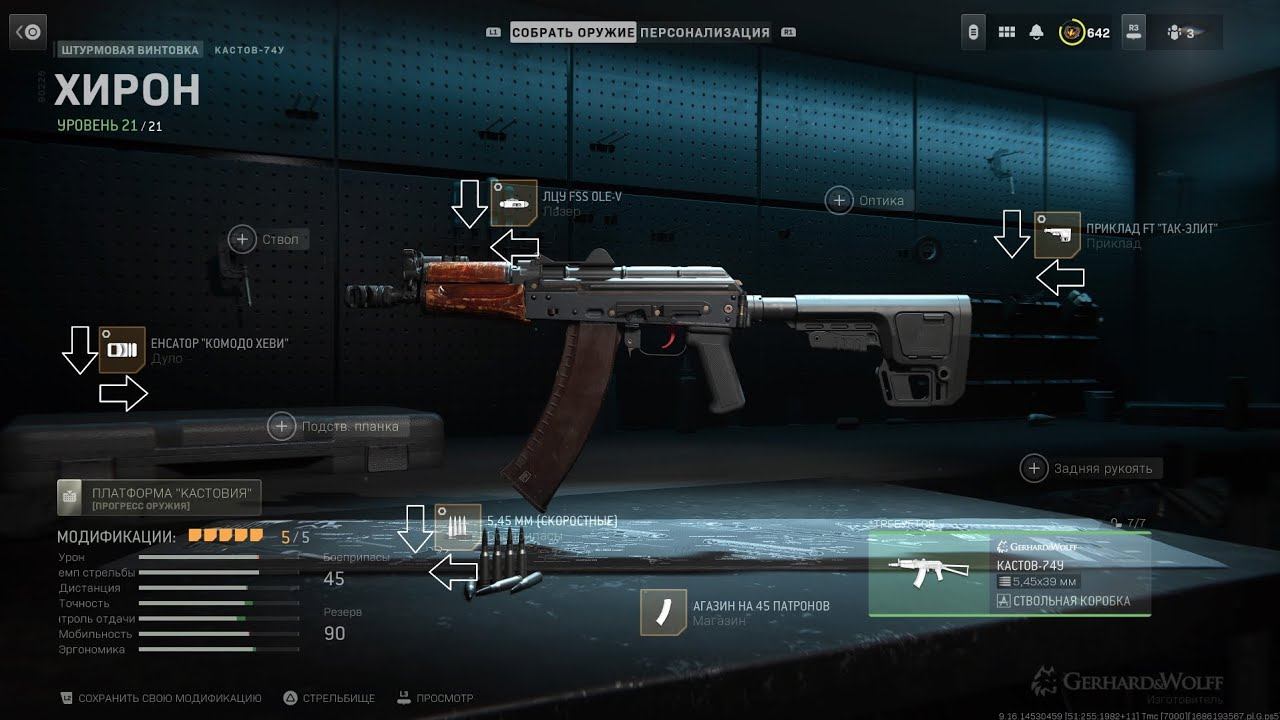Screen dimensions: 1280x720
Task: Choose the empty Задняя рукоять slot
Action: [1034, 467]
